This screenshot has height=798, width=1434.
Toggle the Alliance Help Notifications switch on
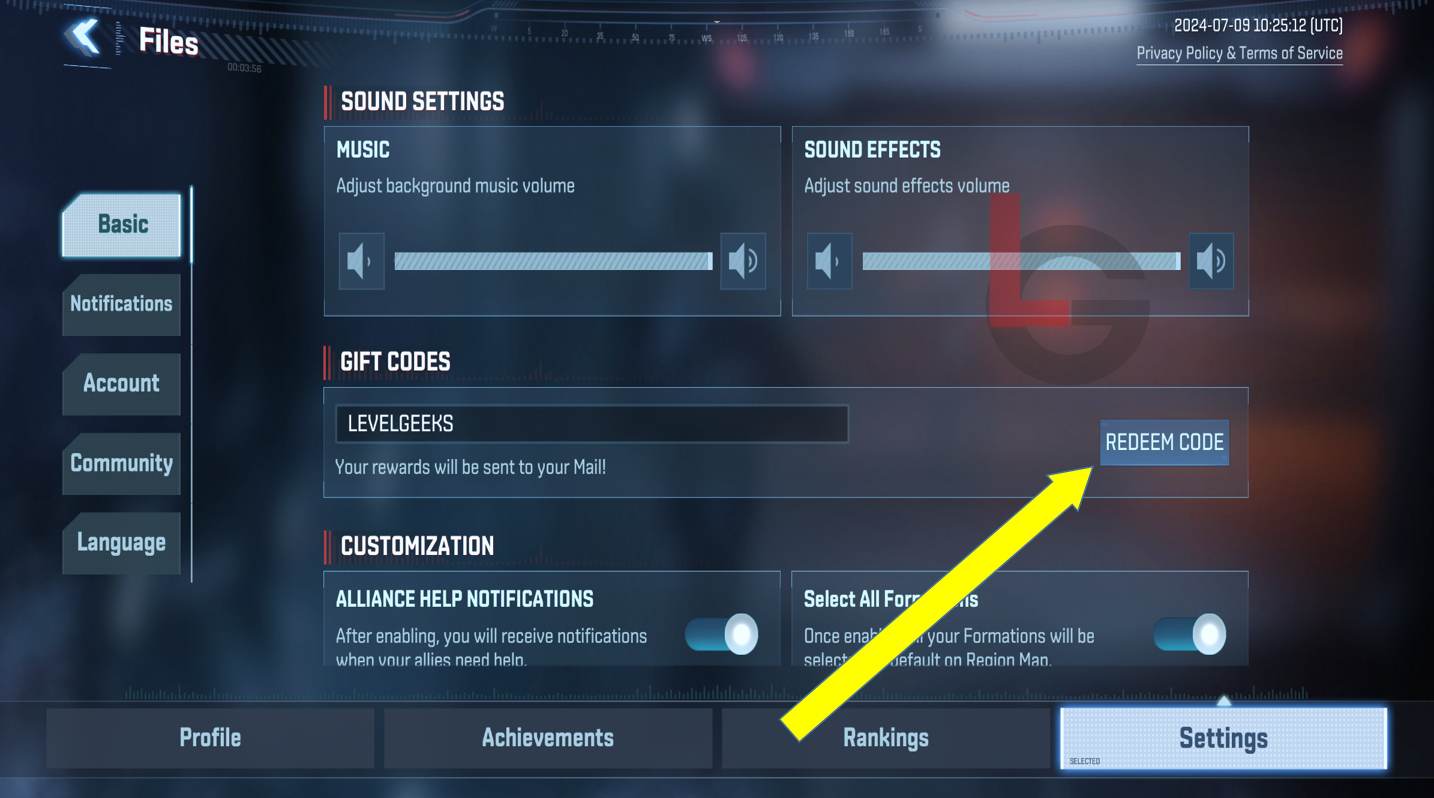coord(722,635)
